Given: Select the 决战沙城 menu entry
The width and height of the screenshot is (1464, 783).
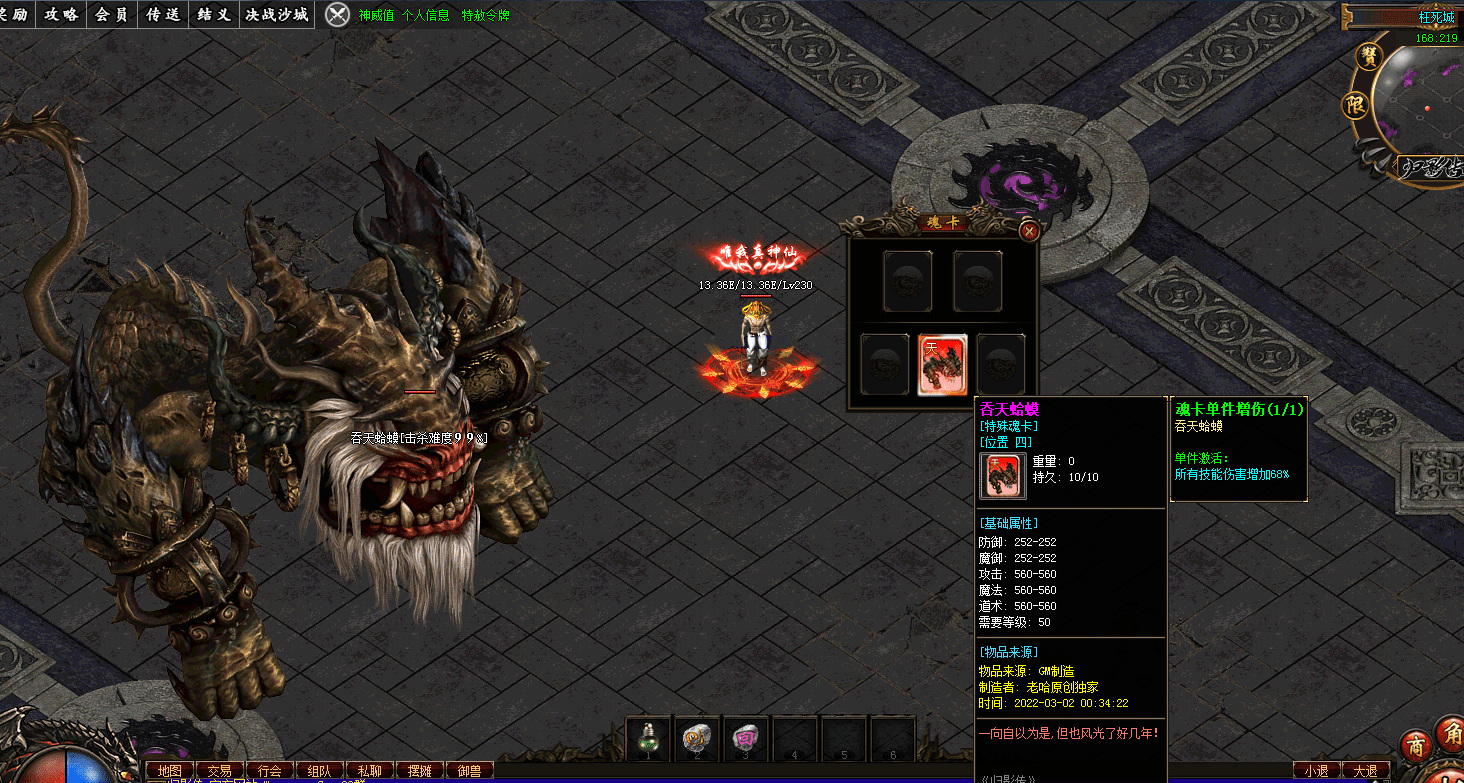Looking at the screenshot, I should click(x=278, y=14).
